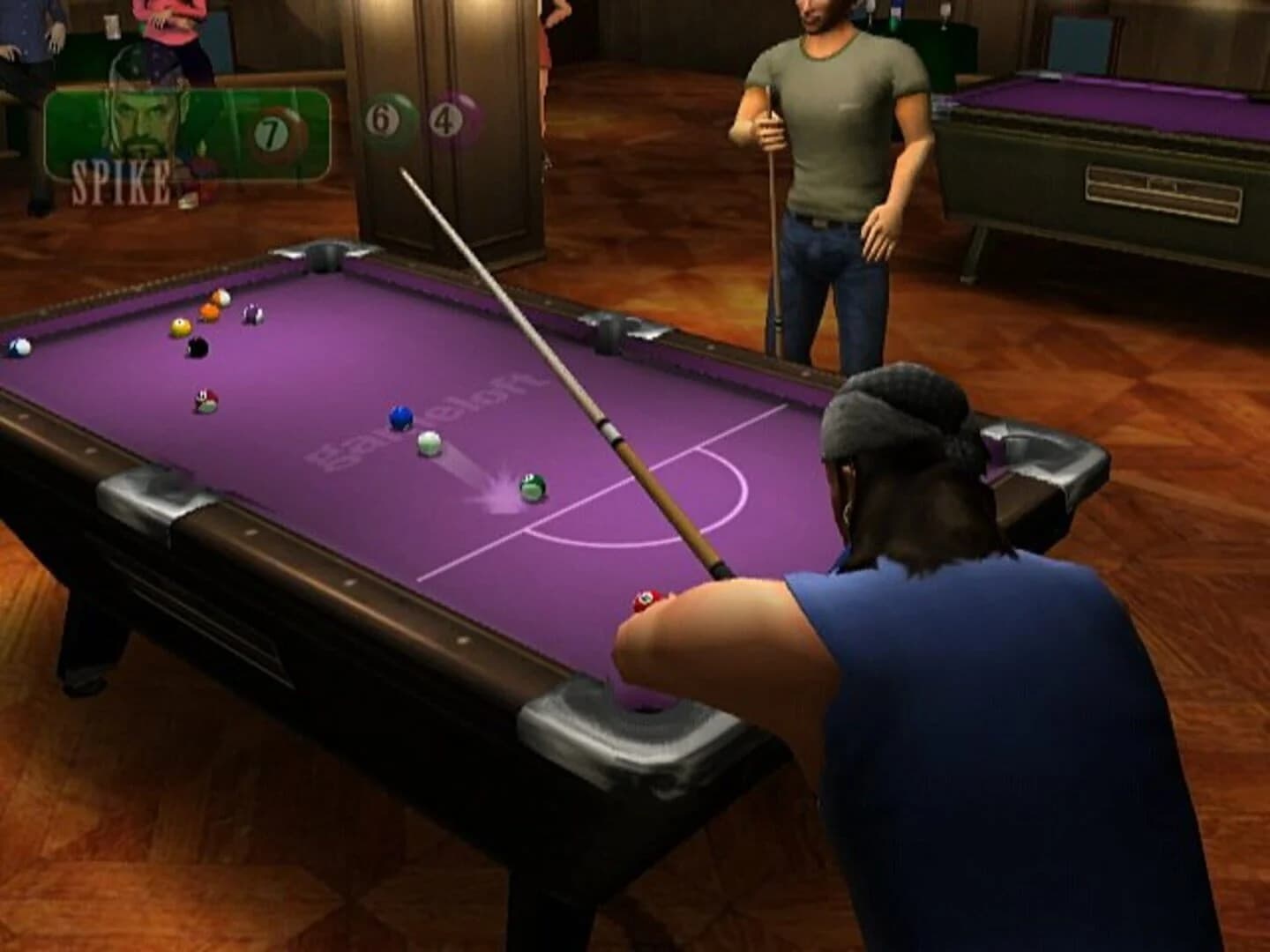Open the remaining balls tray

(x=415, y=119)
